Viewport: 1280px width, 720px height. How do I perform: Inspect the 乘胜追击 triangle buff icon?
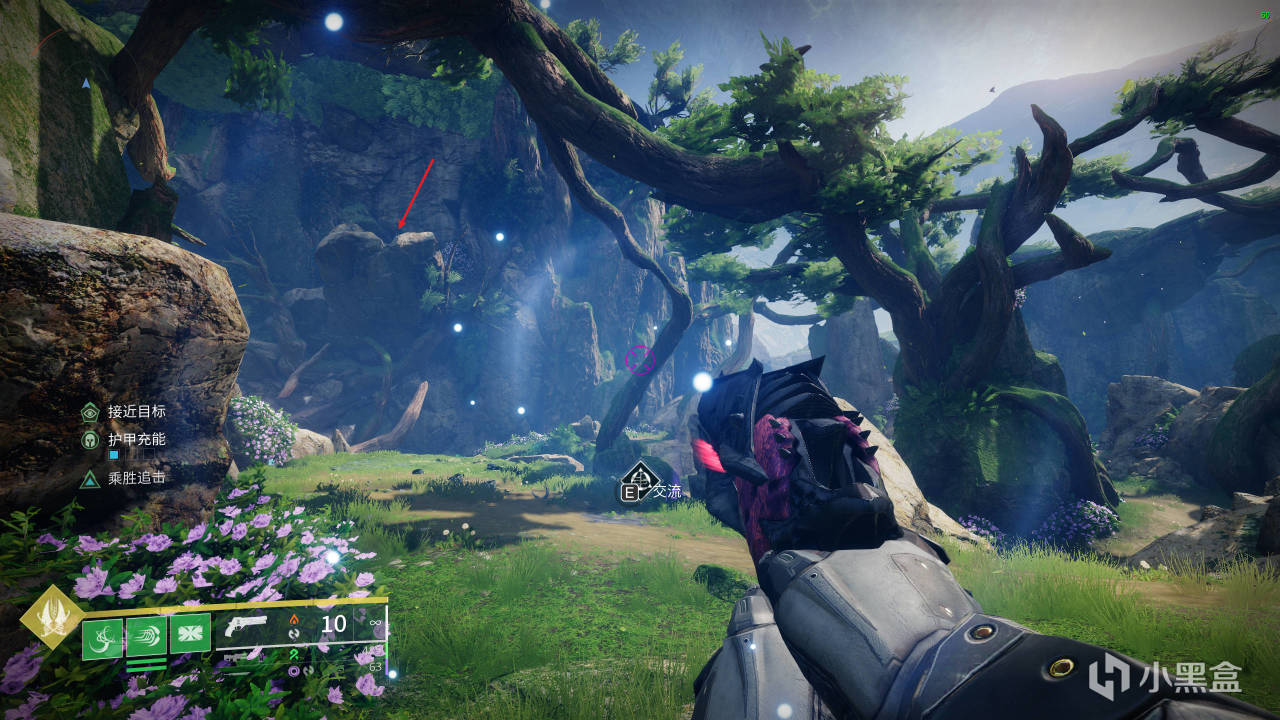point(90,478)
